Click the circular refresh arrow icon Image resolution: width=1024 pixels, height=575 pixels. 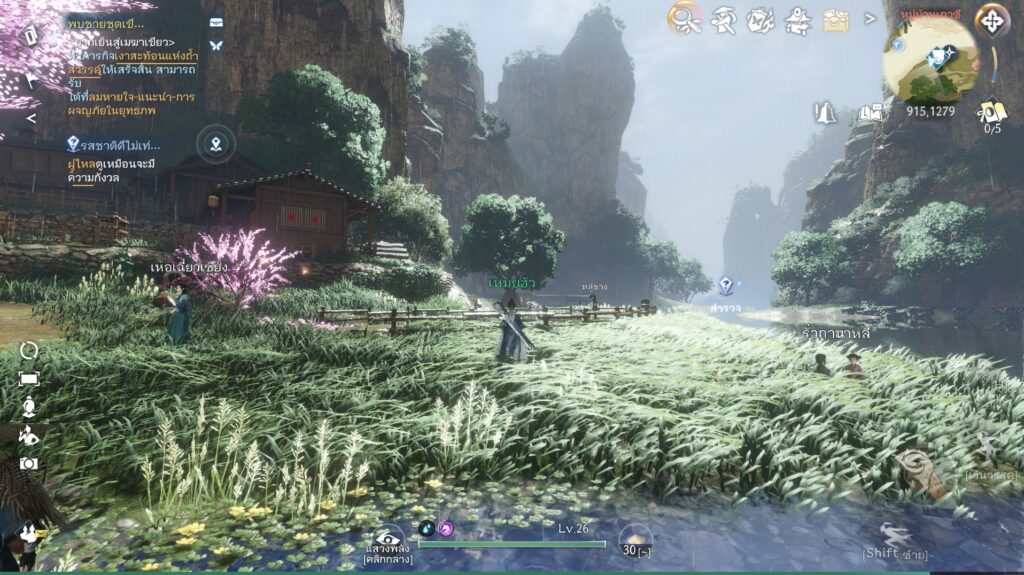click(x=28, y=350)
